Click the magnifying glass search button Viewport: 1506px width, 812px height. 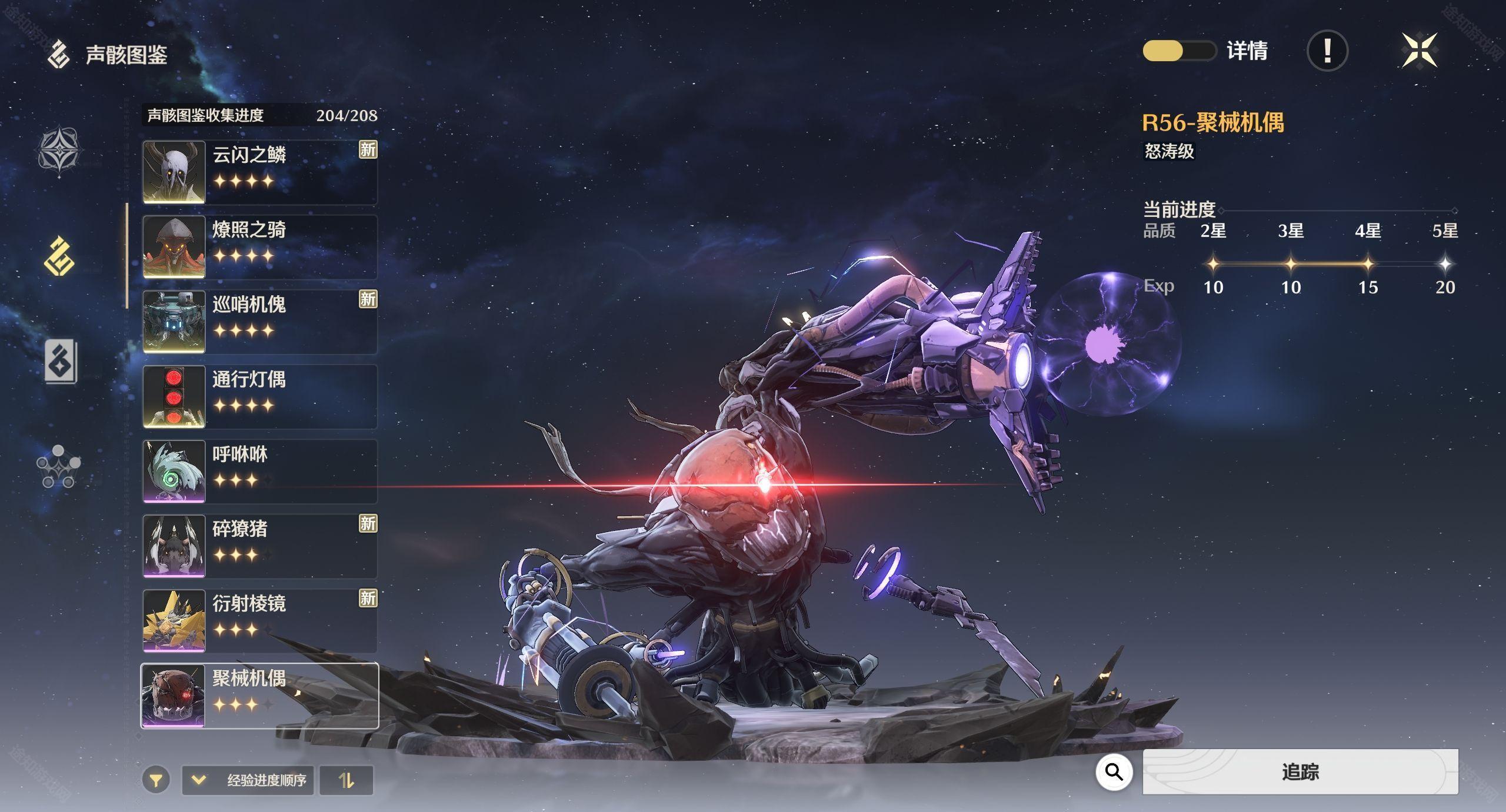1114,772
